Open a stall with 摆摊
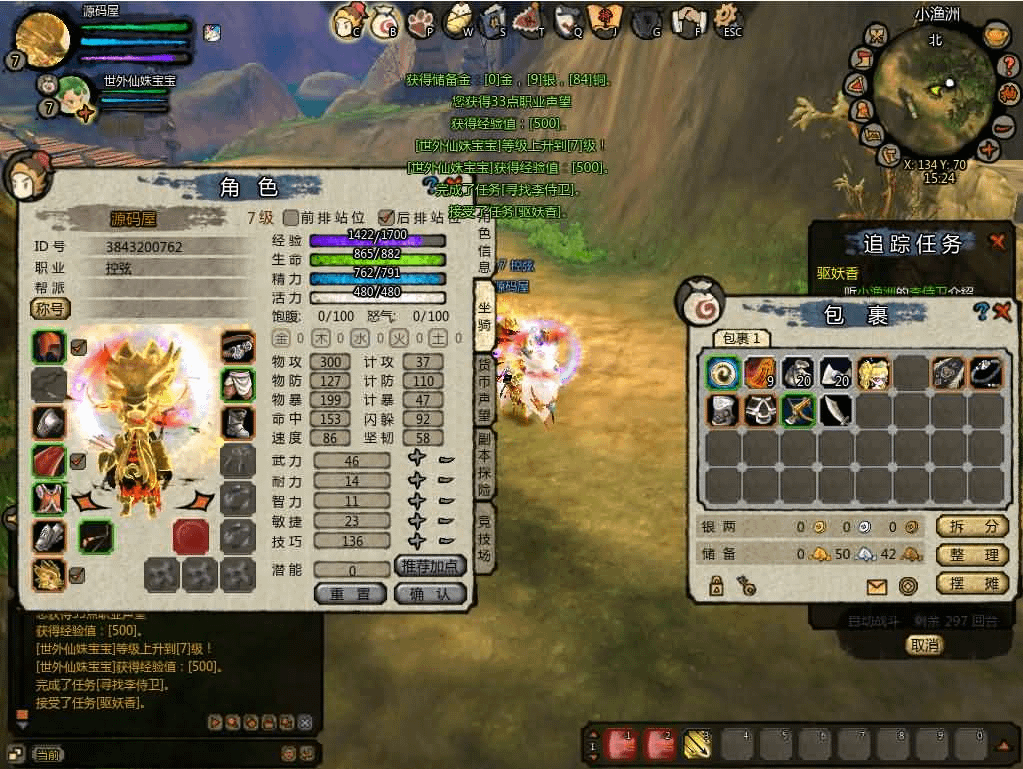1023x769 pixels. click(970, 583)
